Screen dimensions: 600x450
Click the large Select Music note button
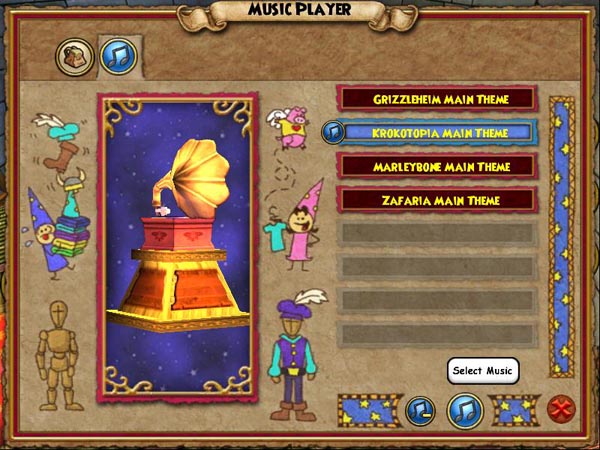click(x=466, y=409)
